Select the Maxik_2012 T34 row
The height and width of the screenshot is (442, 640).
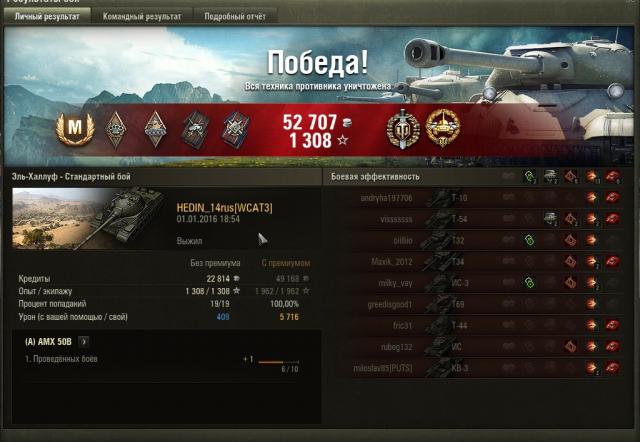point(480,261)
